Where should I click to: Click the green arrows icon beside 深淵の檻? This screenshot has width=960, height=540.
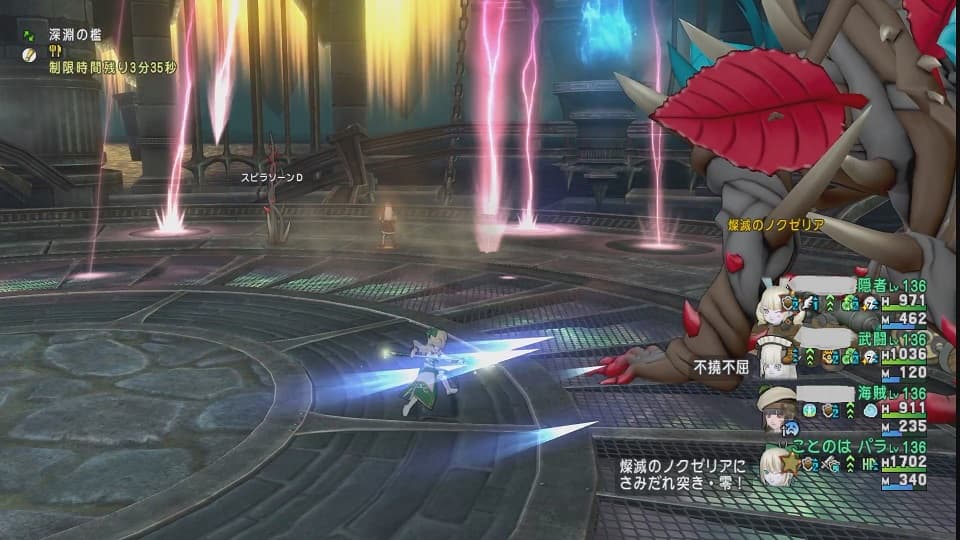[30, 36]
